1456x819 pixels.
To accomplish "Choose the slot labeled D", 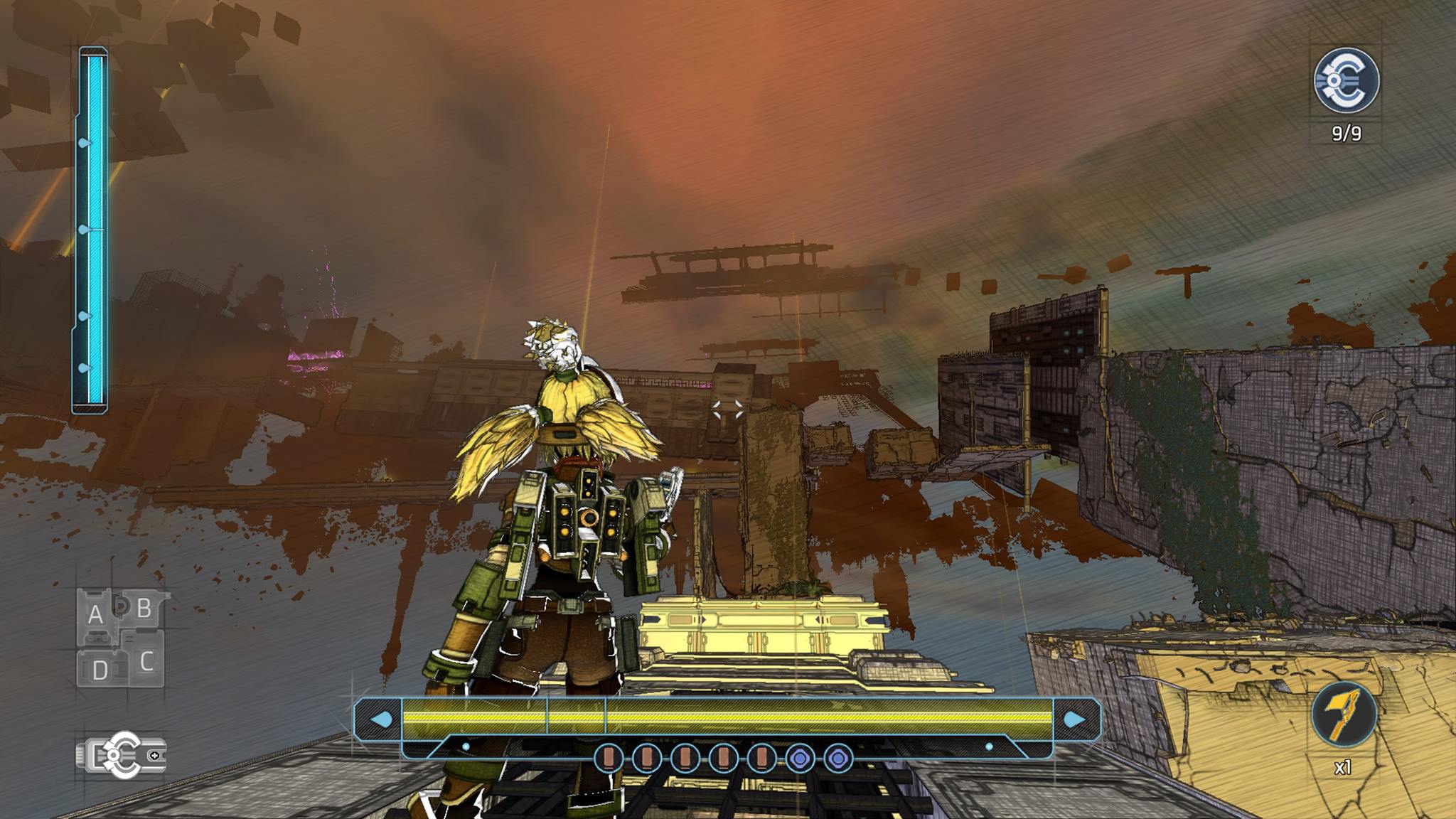I will pyautogui.click(x=100, y=669).
